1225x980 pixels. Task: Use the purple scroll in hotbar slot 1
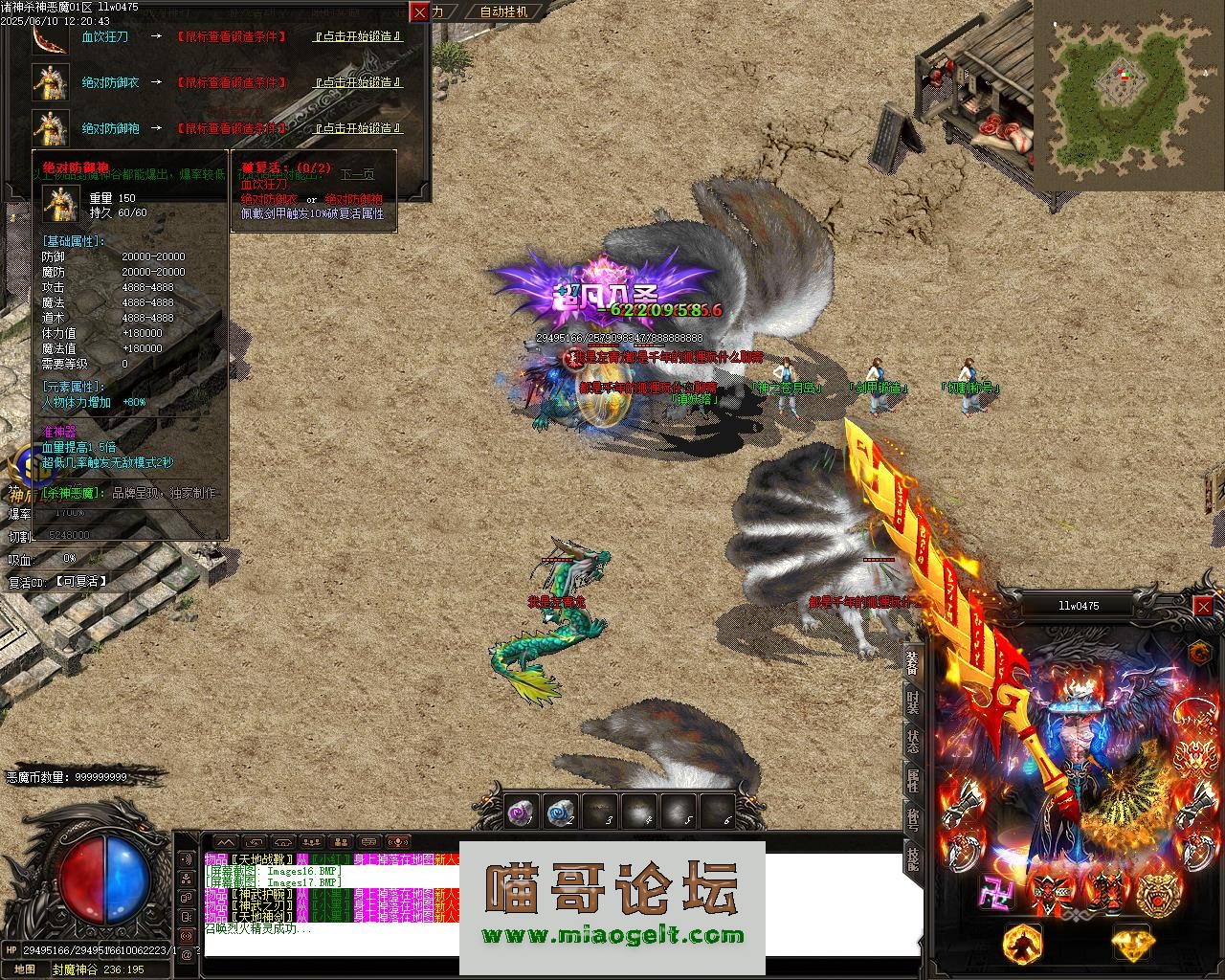519,813
